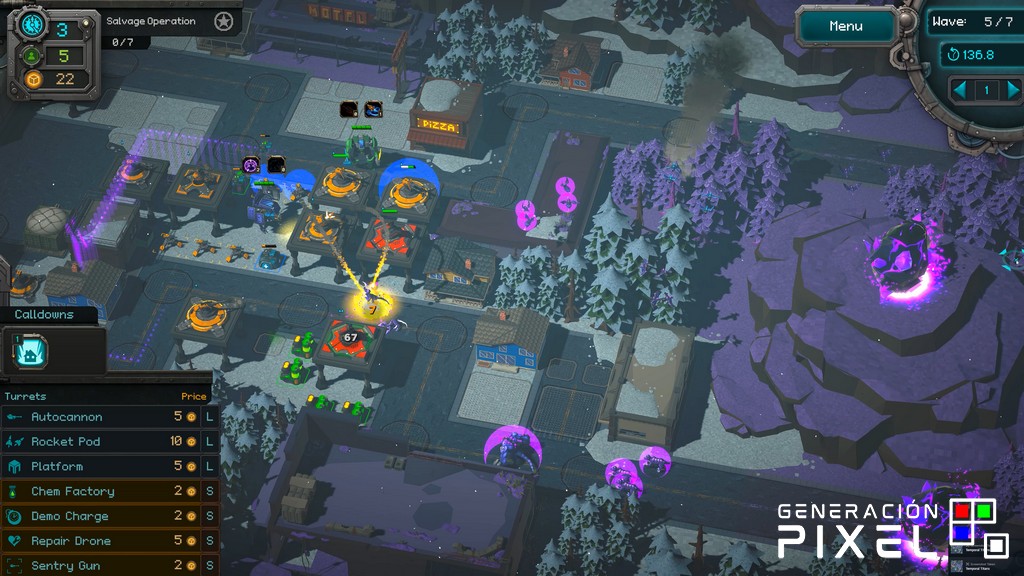Pick the Platform build option
This screenshot has width=1024, height=576.
pos(105,466)
